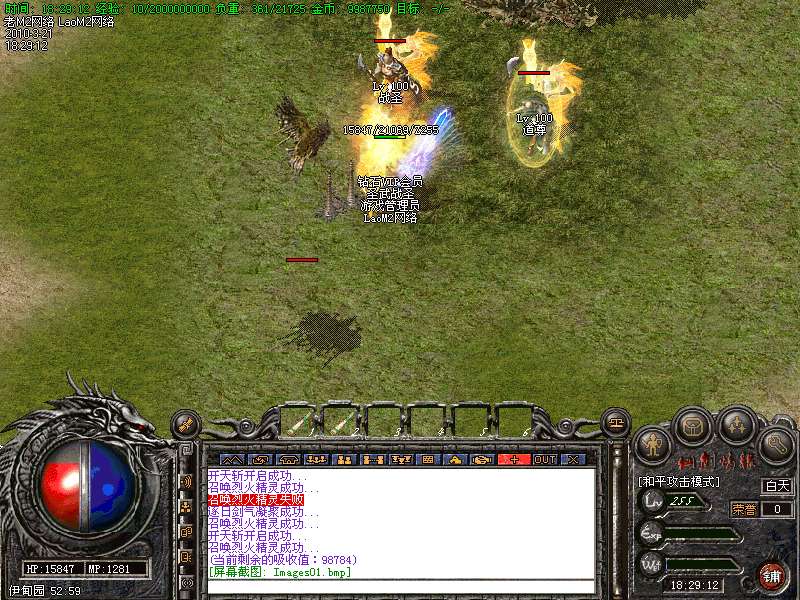Viewport: 800px width, 600px height.
Task: Click the red 铺 shop button
Action: 771,576
